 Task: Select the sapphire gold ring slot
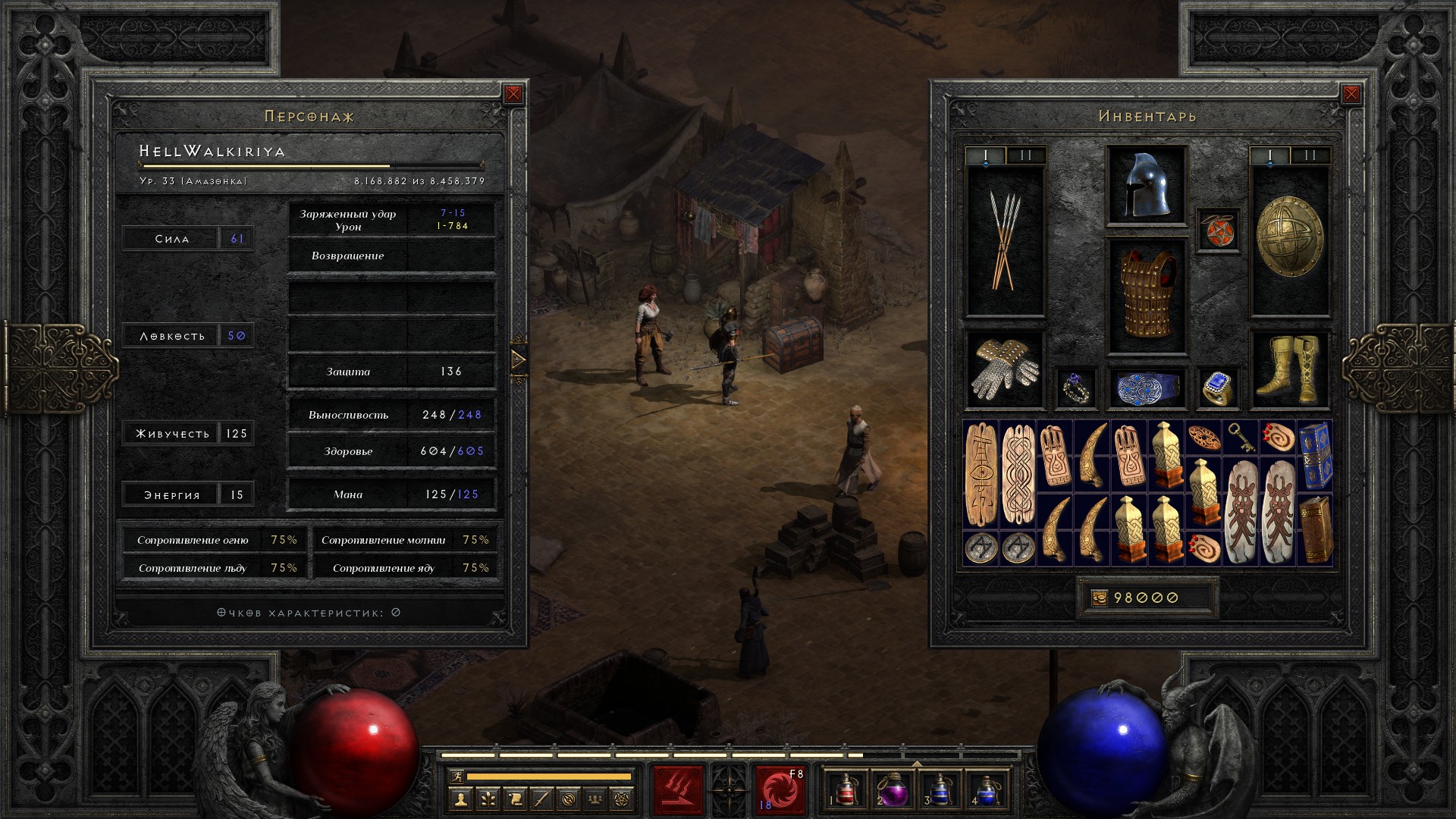1218,388
